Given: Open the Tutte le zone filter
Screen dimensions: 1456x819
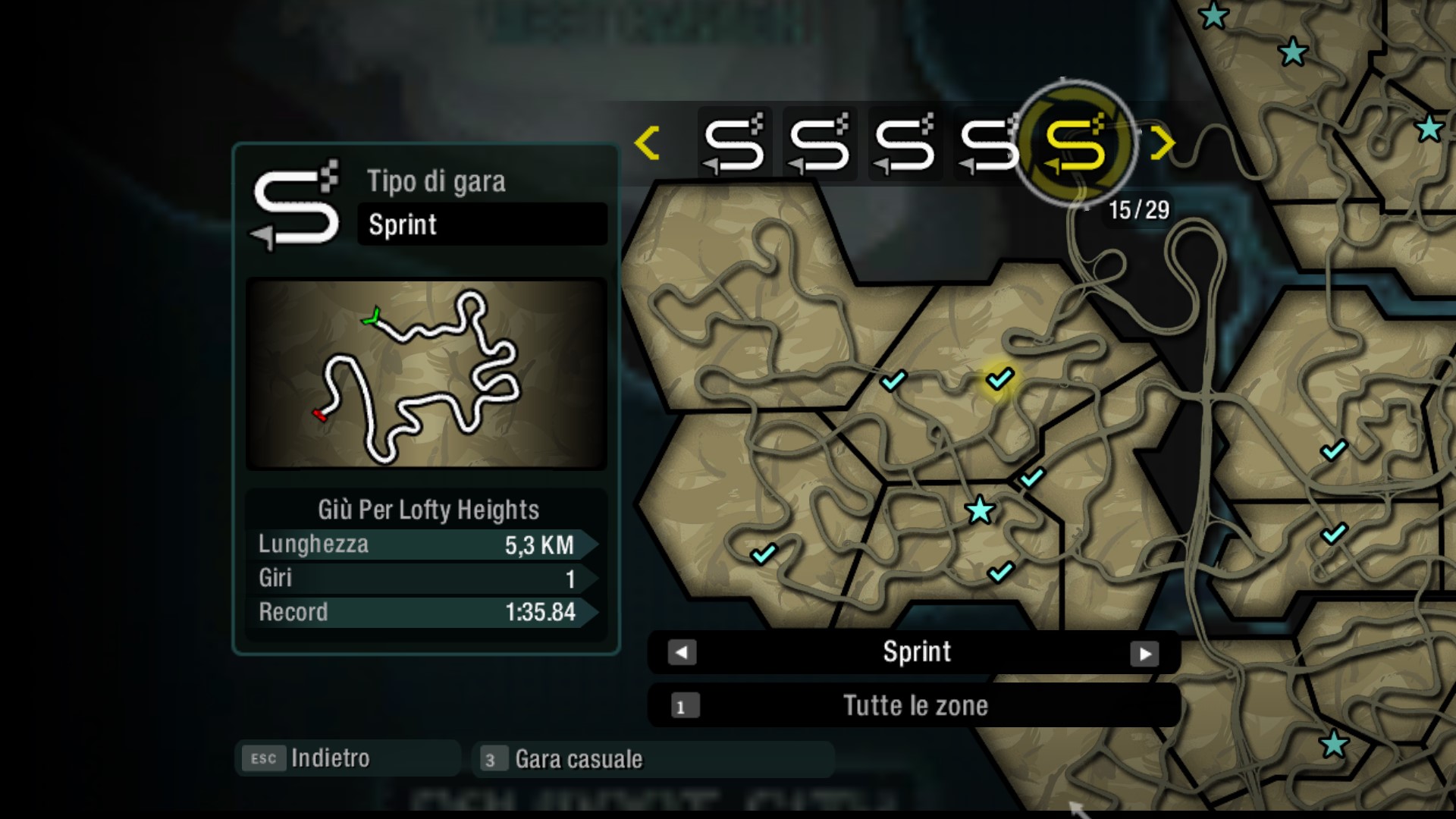Looking at the screenshot, I should pyautogui.click(x=914, y=706).
